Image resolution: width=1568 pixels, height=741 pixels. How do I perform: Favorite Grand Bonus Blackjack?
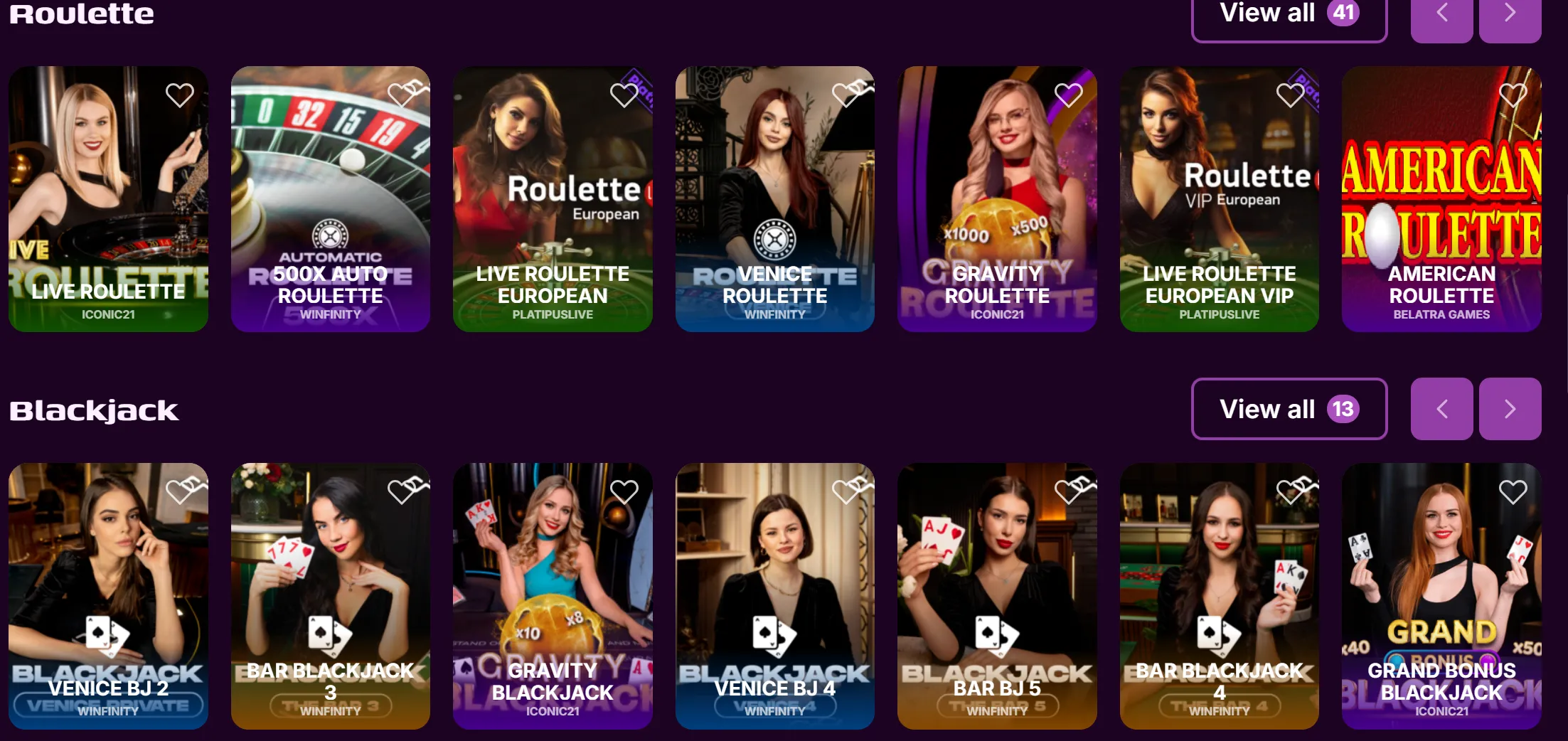click(x=1512, y=491)
